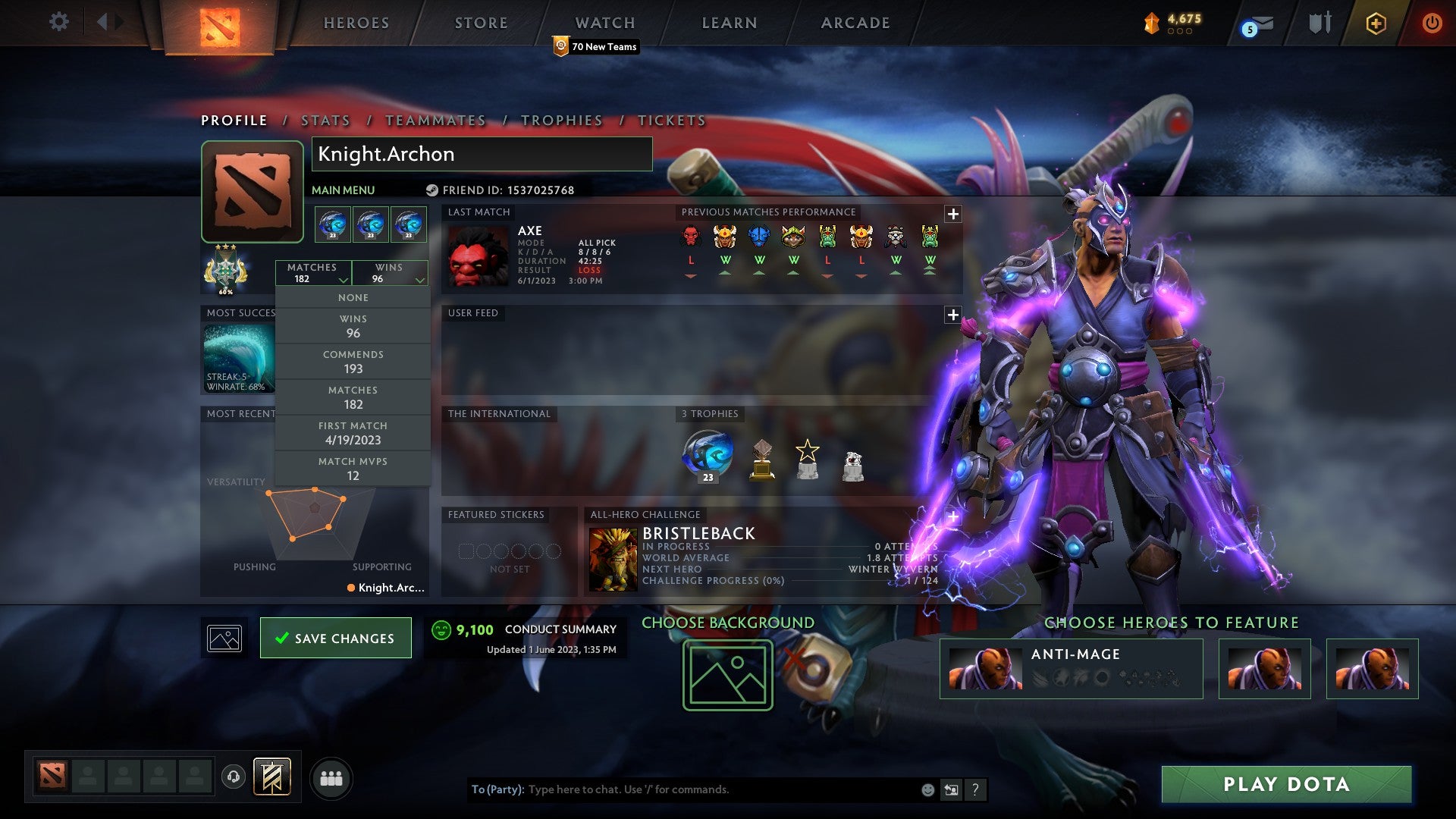Viewport: 1456px width, 819px height.
Task: Open the WINS stat dropdown
Action: [389, 273]
